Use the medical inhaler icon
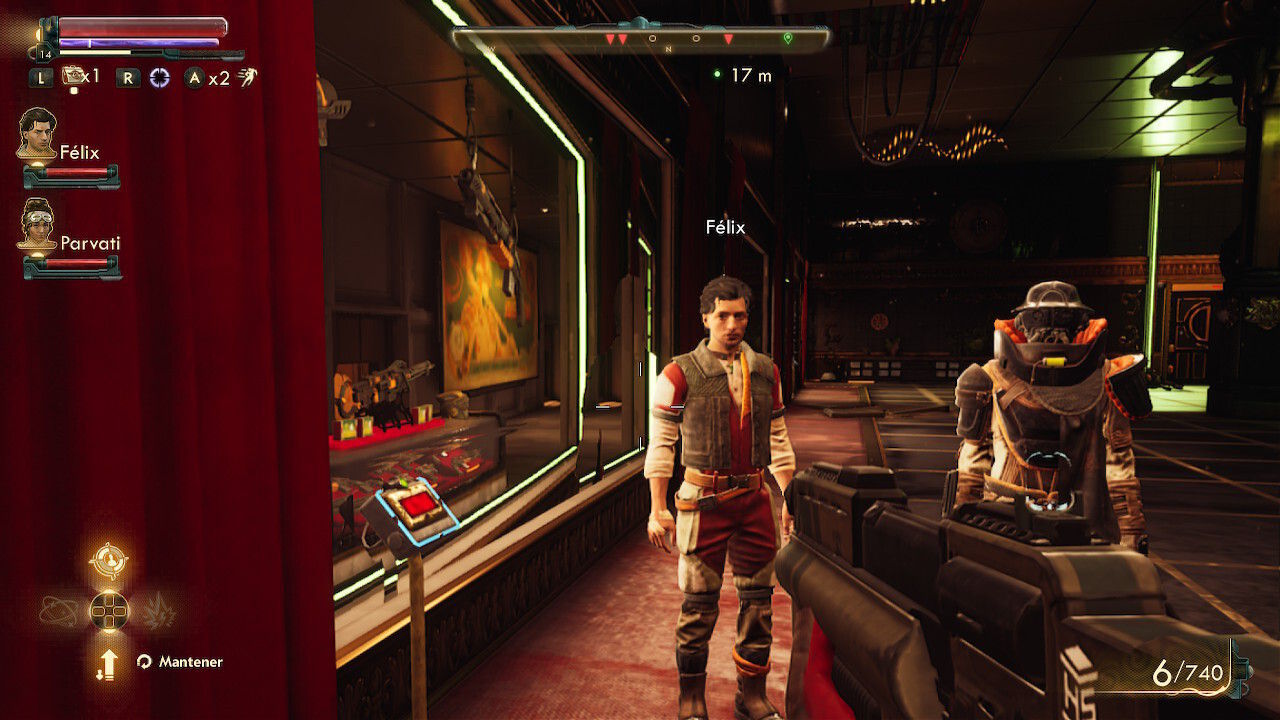The width and height of the screenshot is (1280, 720). (73, 76)
